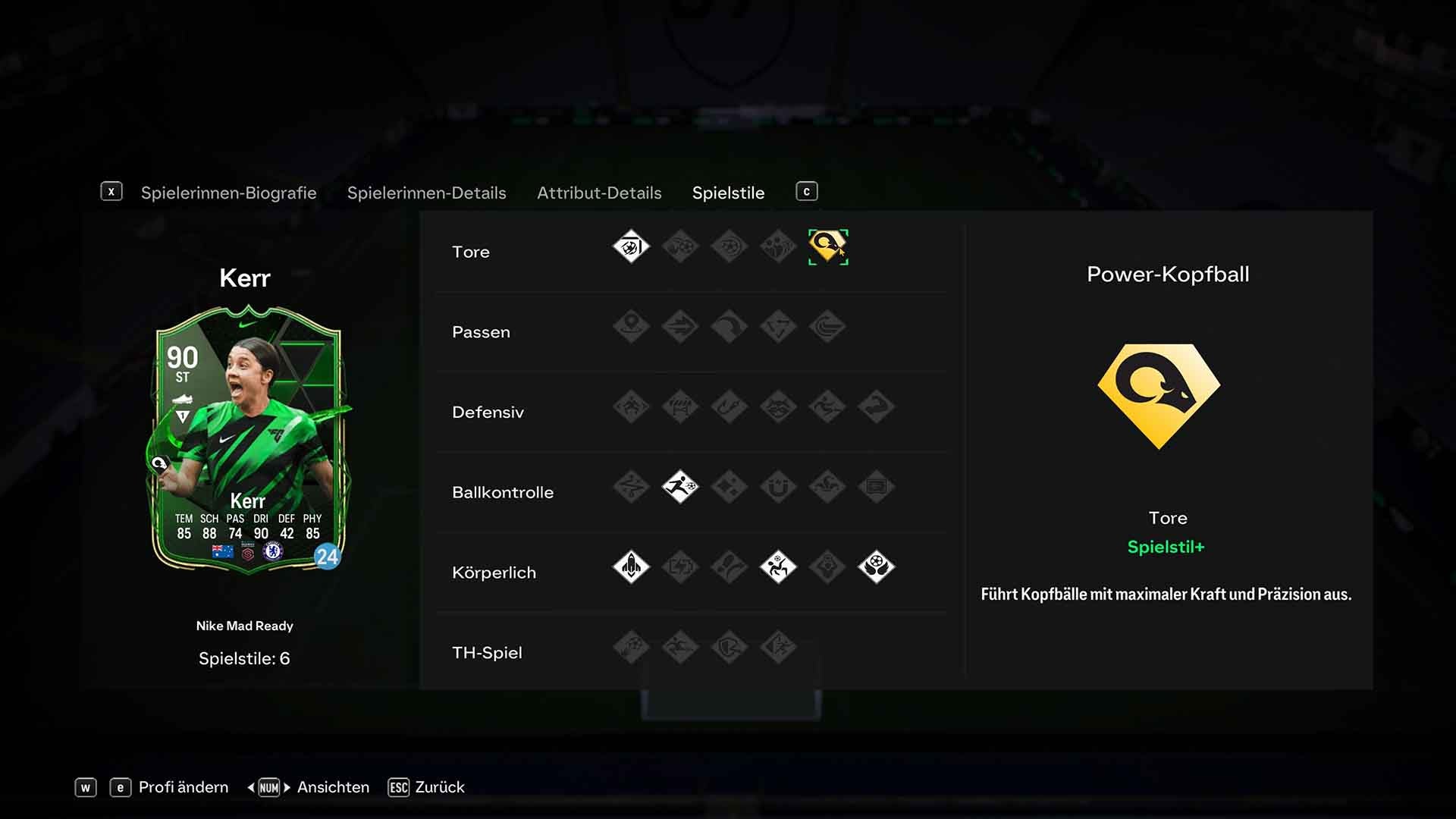Click the Spielstil+ green label

tap(1166, 547)
